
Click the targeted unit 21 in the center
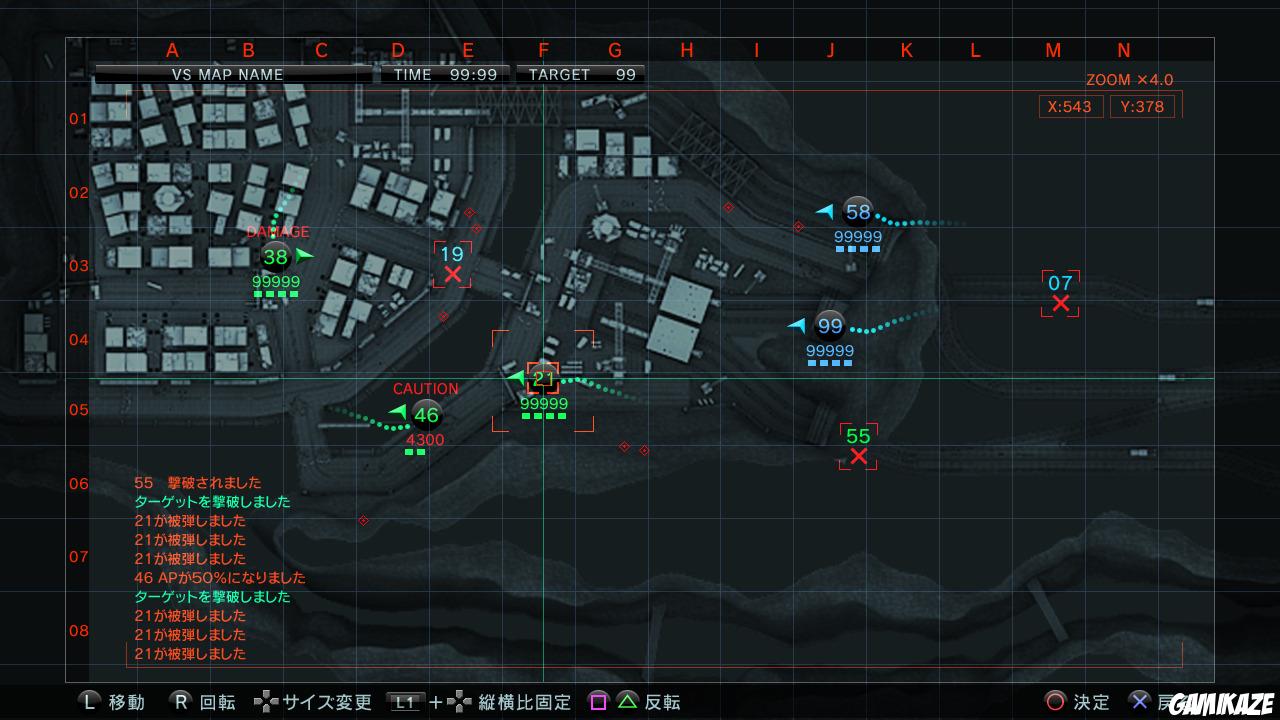pos(543,378)
